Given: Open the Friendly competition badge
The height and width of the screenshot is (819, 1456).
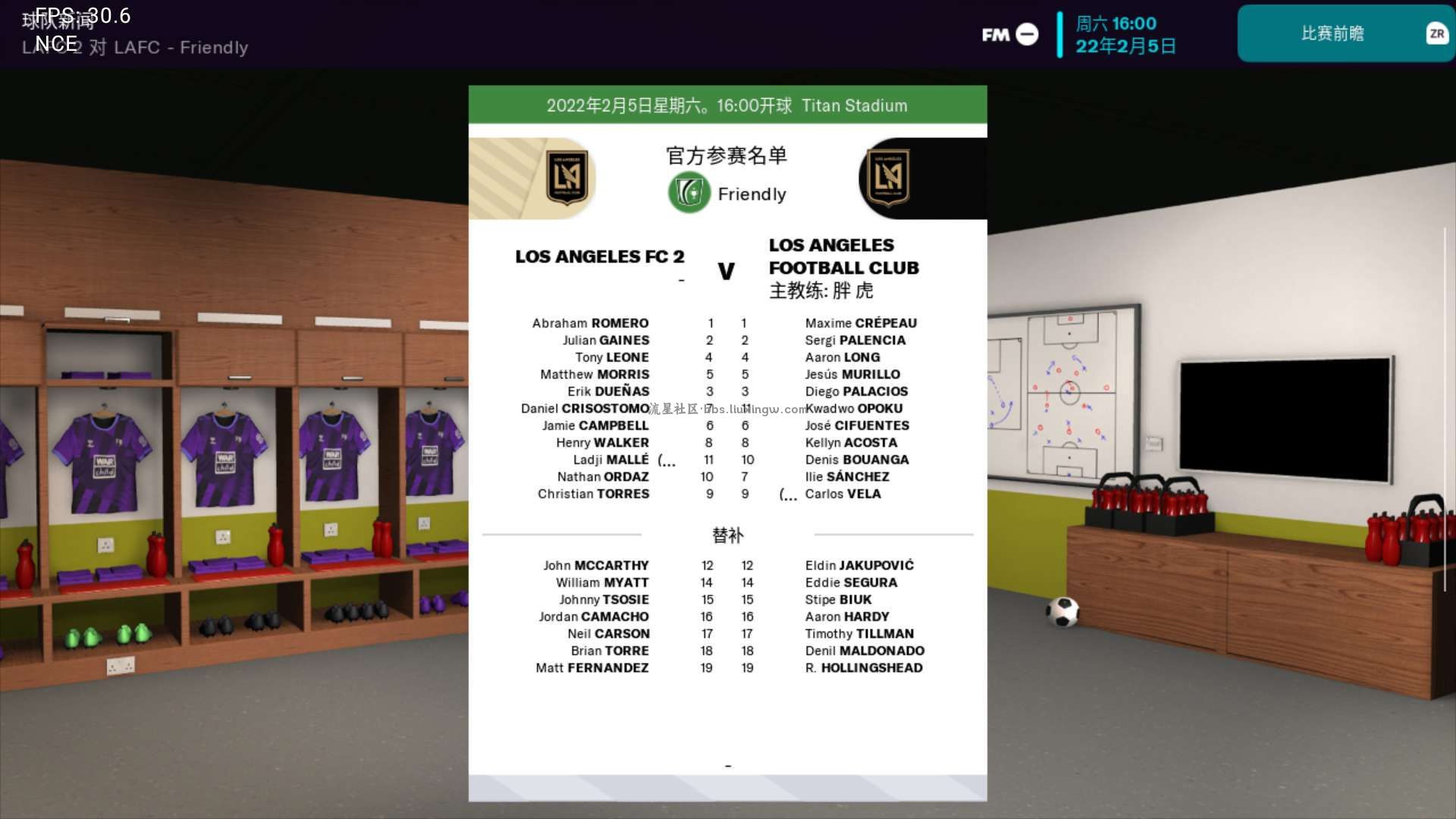Looking at the screenshot, I should coord(689,193).
